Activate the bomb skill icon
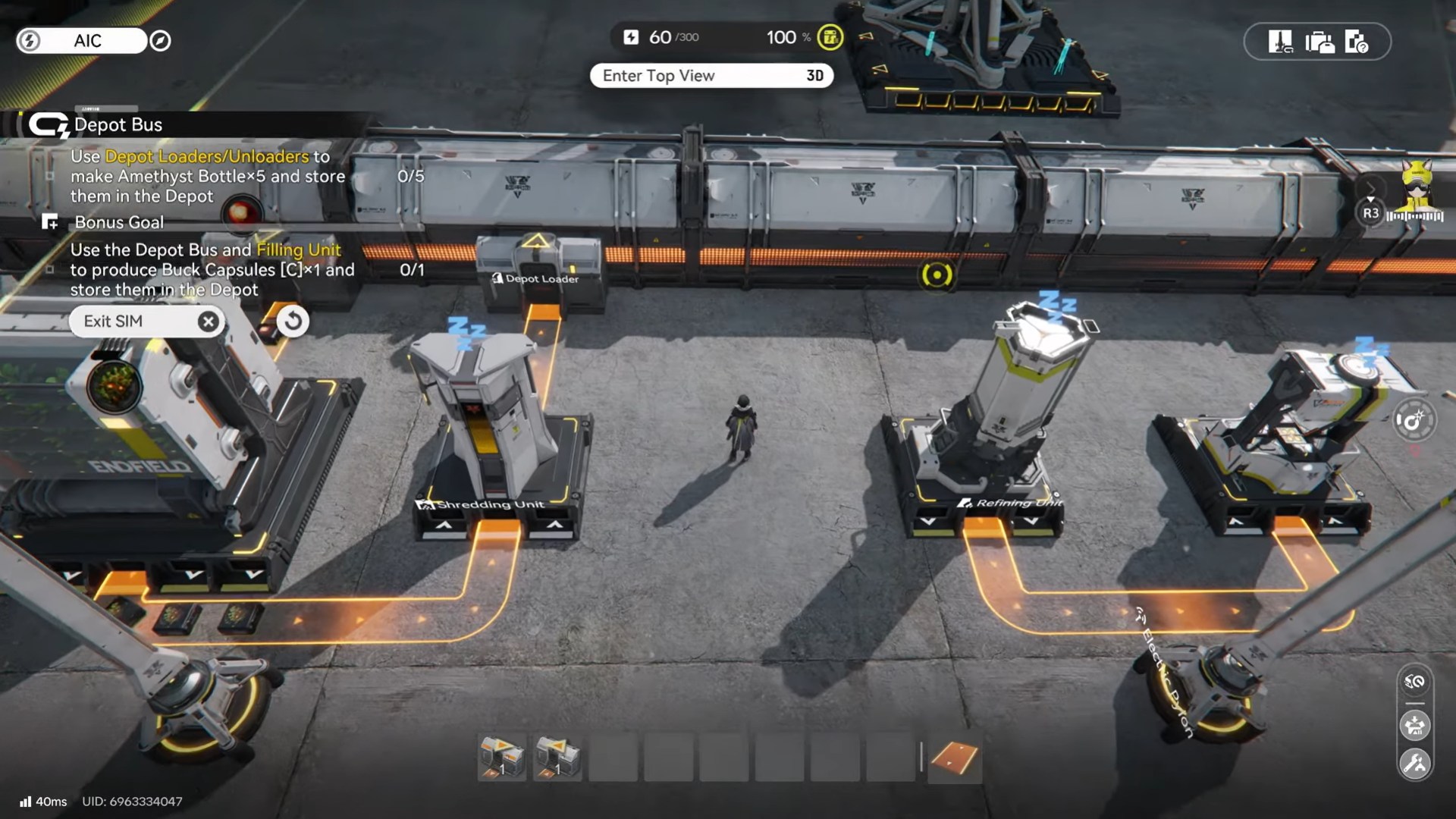This screenshot has width=1456, height=819. pyautogui.click(x=1414, y=421)
